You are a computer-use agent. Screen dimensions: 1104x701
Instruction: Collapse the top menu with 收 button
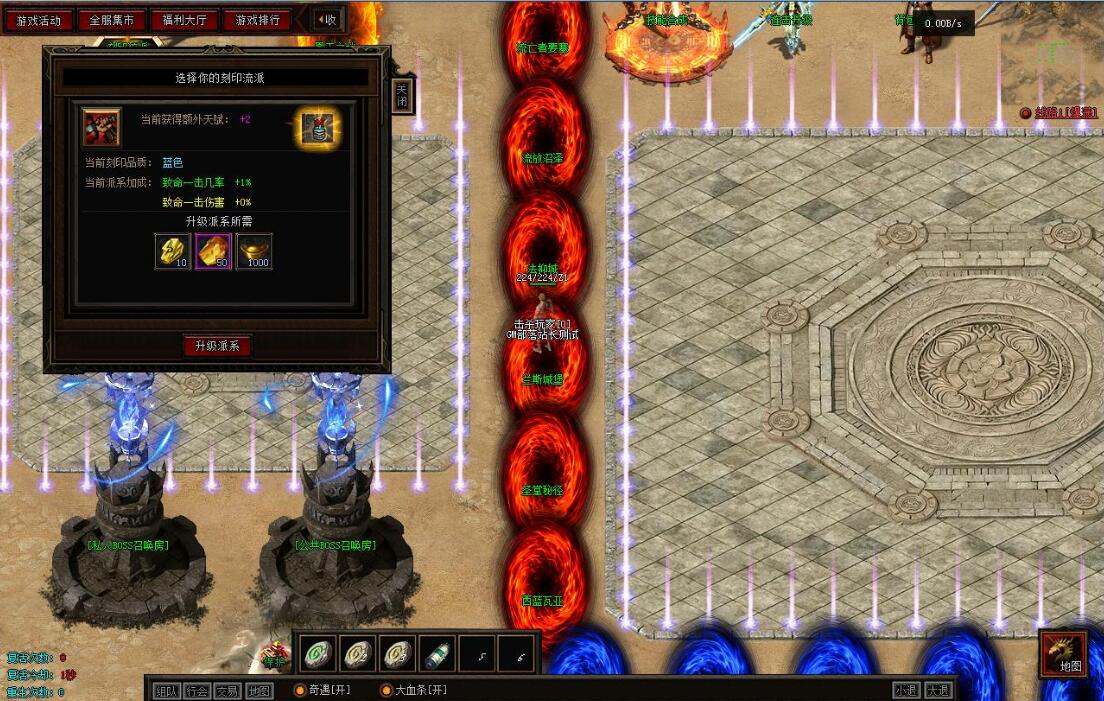(326, 19)
